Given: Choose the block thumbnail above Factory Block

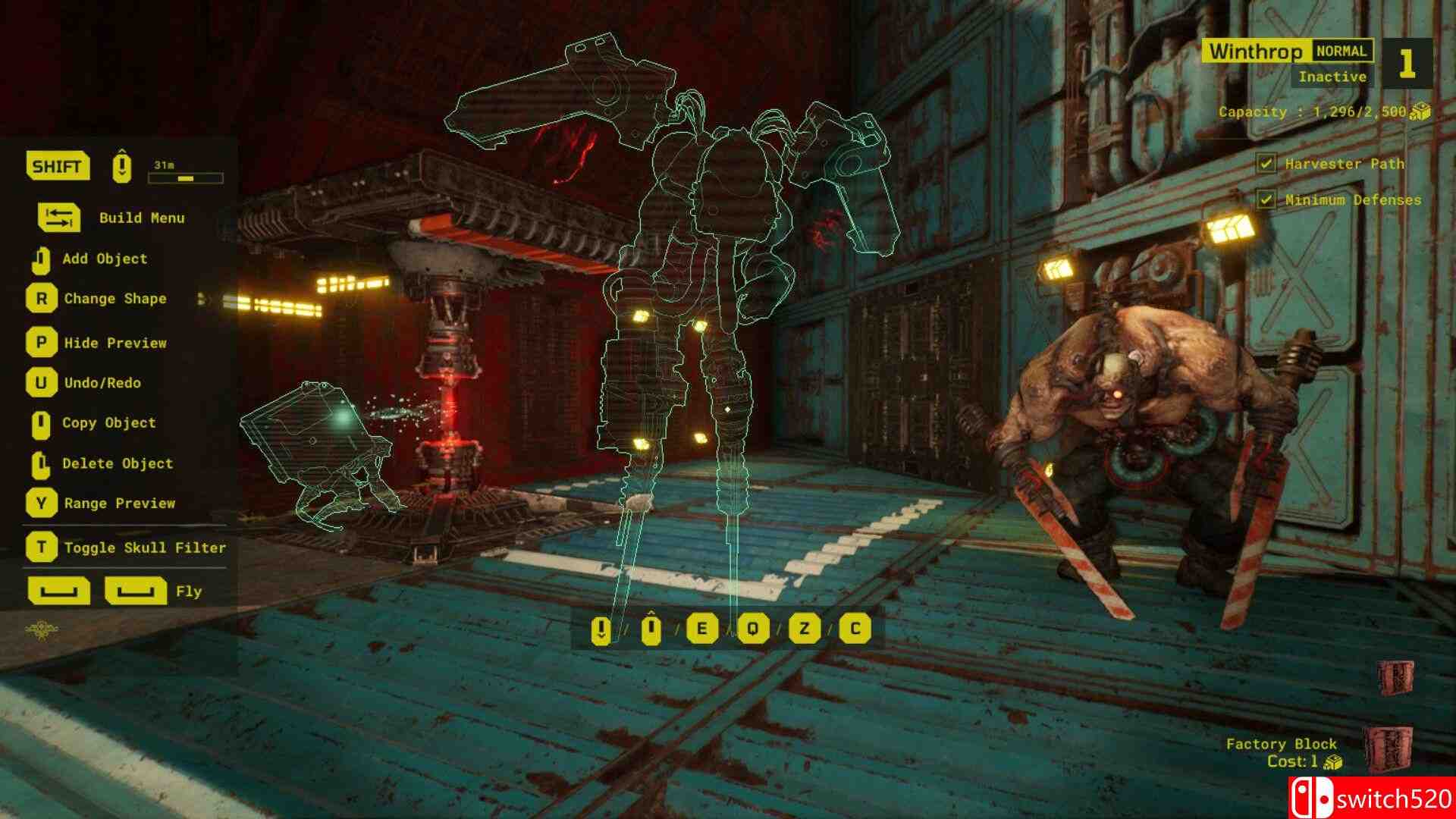Looking at the screenshot, I should coord(1395,677).
